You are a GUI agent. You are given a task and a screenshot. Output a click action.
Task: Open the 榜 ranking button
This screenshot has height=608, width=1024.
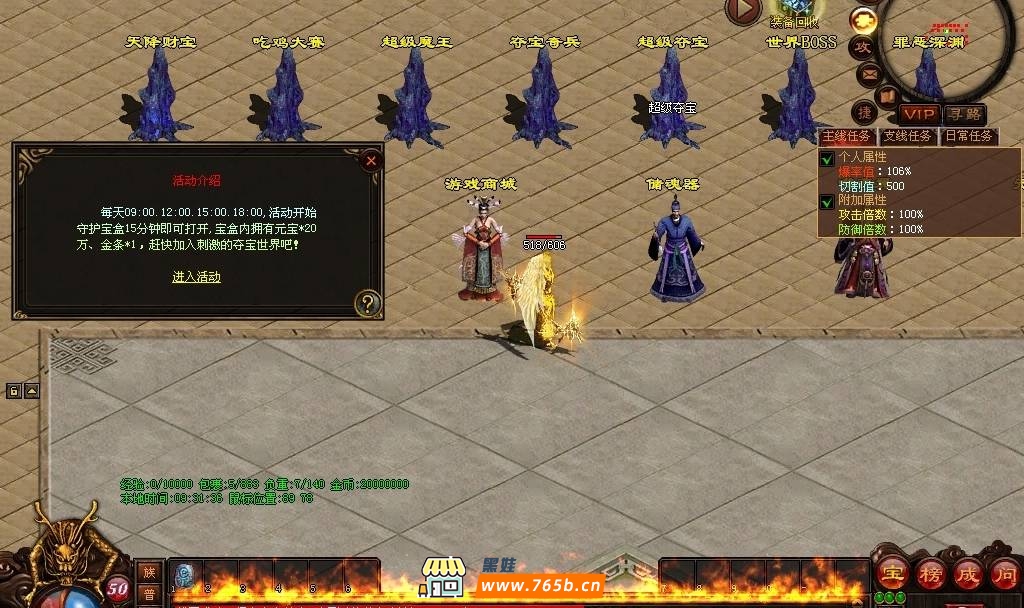click(929, 574)
